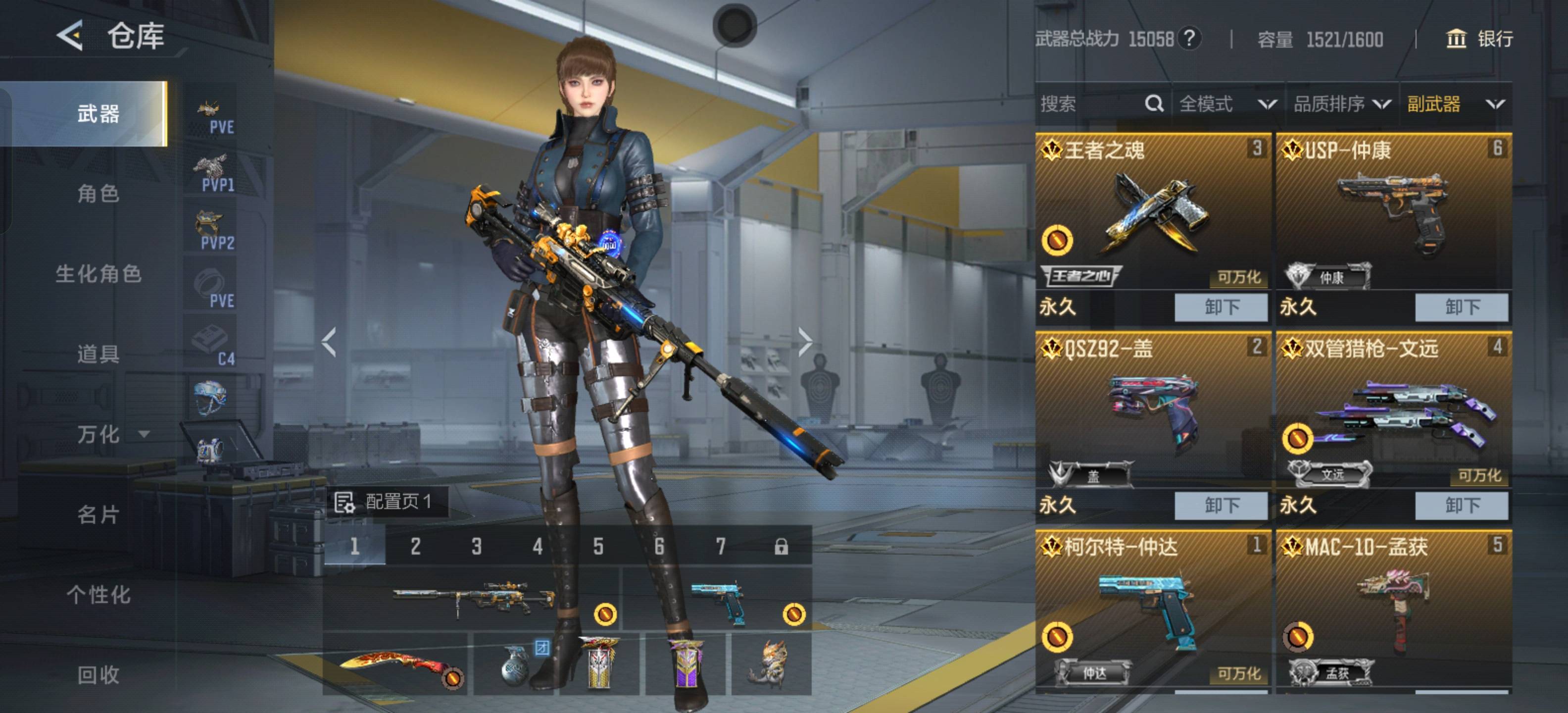Open the 回收 section

click(x=98, y=674)
